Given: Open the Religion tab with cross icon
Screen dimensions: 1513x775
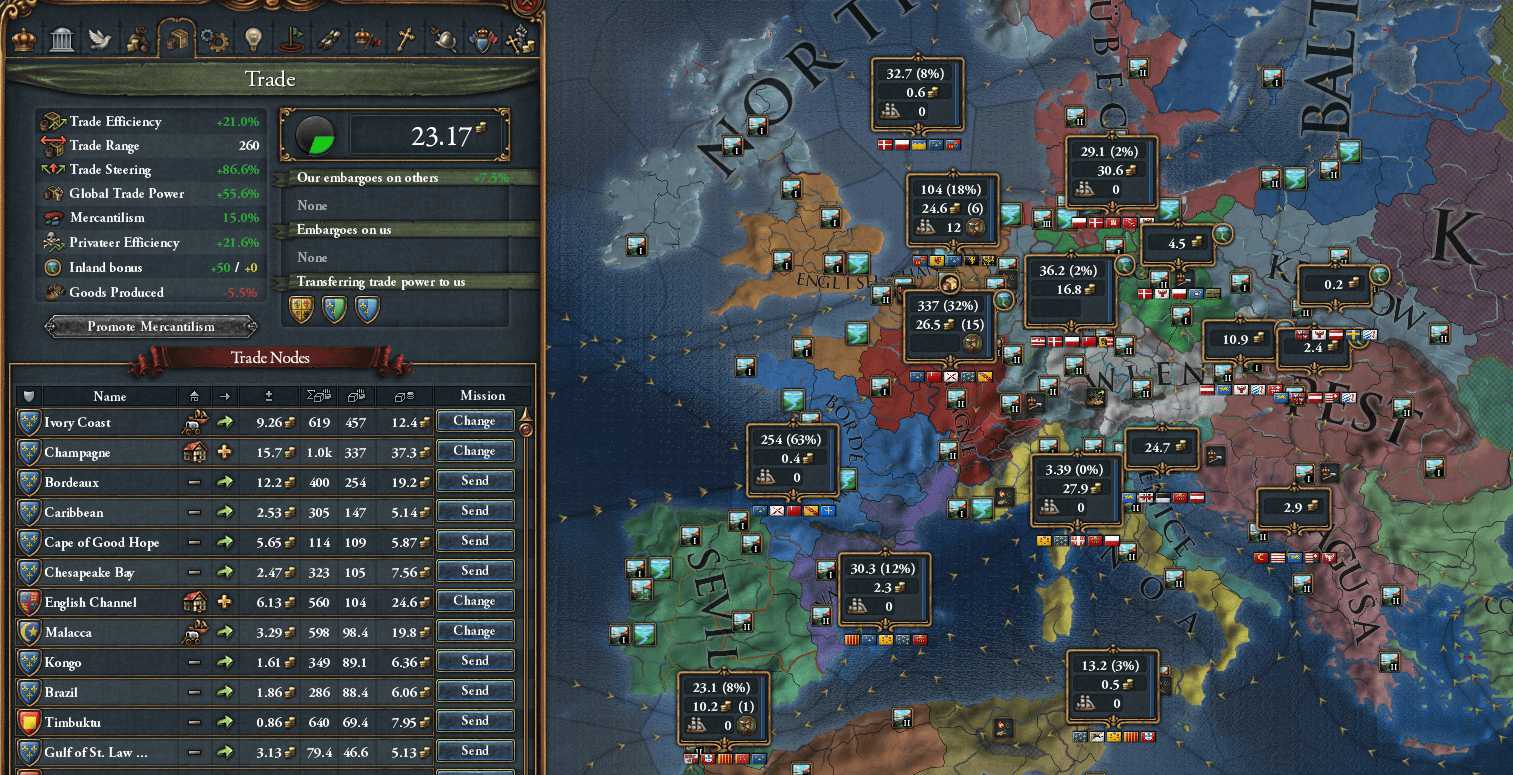Looking at the screenshot, I should (x=405, y=39).
